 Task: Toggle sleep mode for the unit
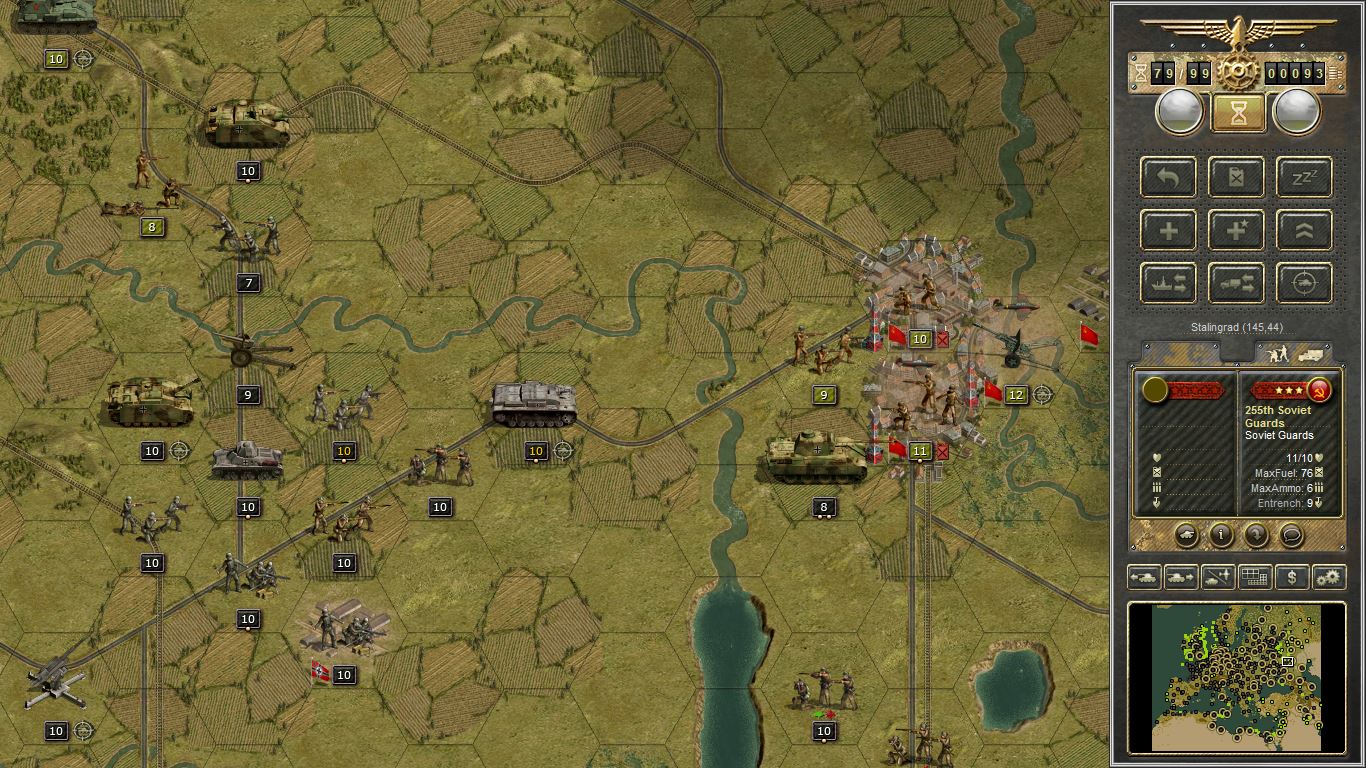click(1302, 177)
